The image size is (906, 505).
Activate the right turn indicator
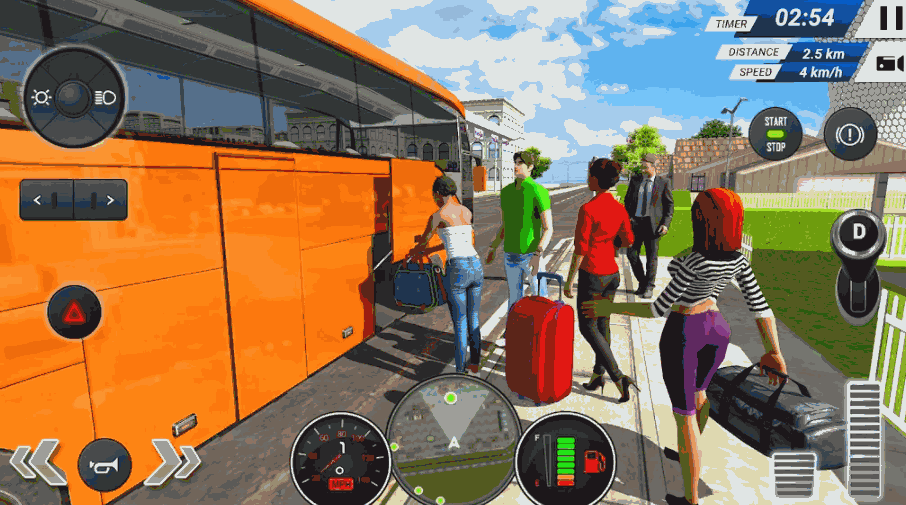[x=101, y=200]
